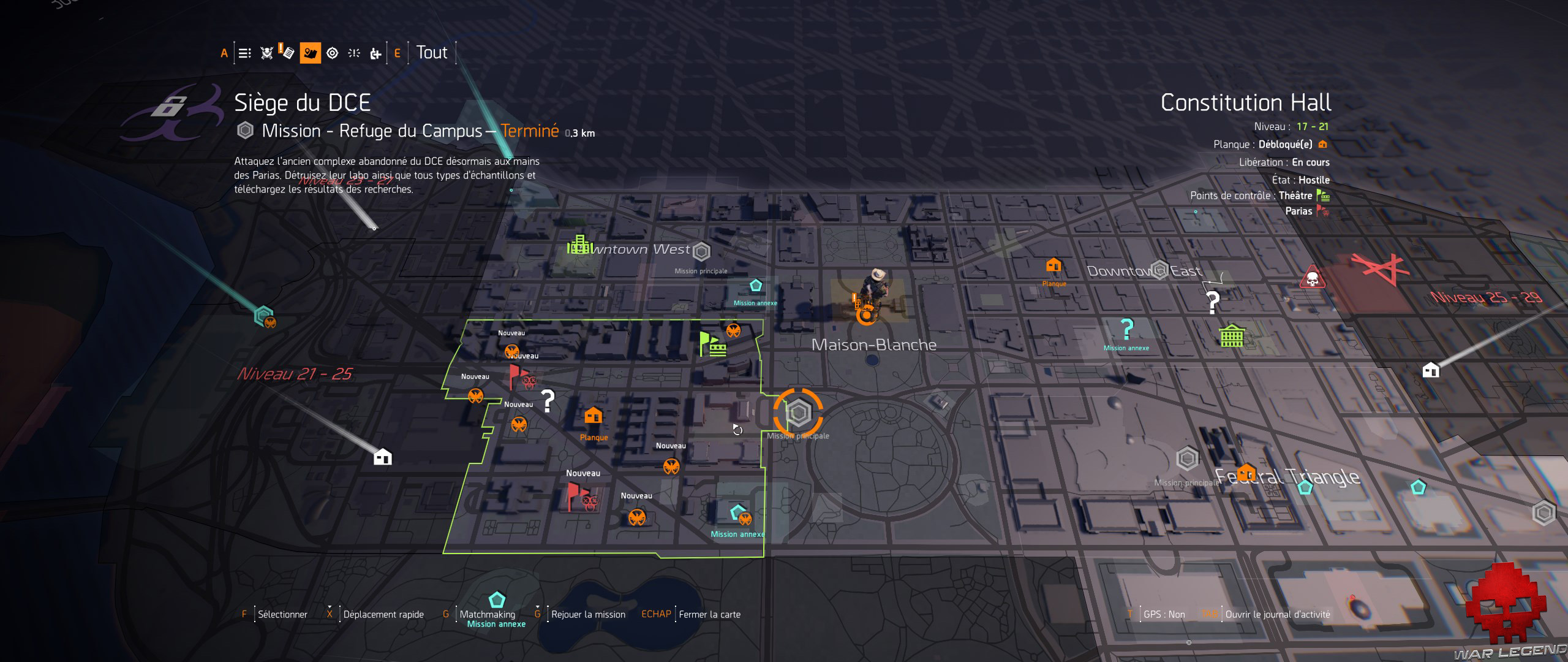Select the map legend filter toolbar's skull icon
The image size is (1568, 662).
pos(266,54)
